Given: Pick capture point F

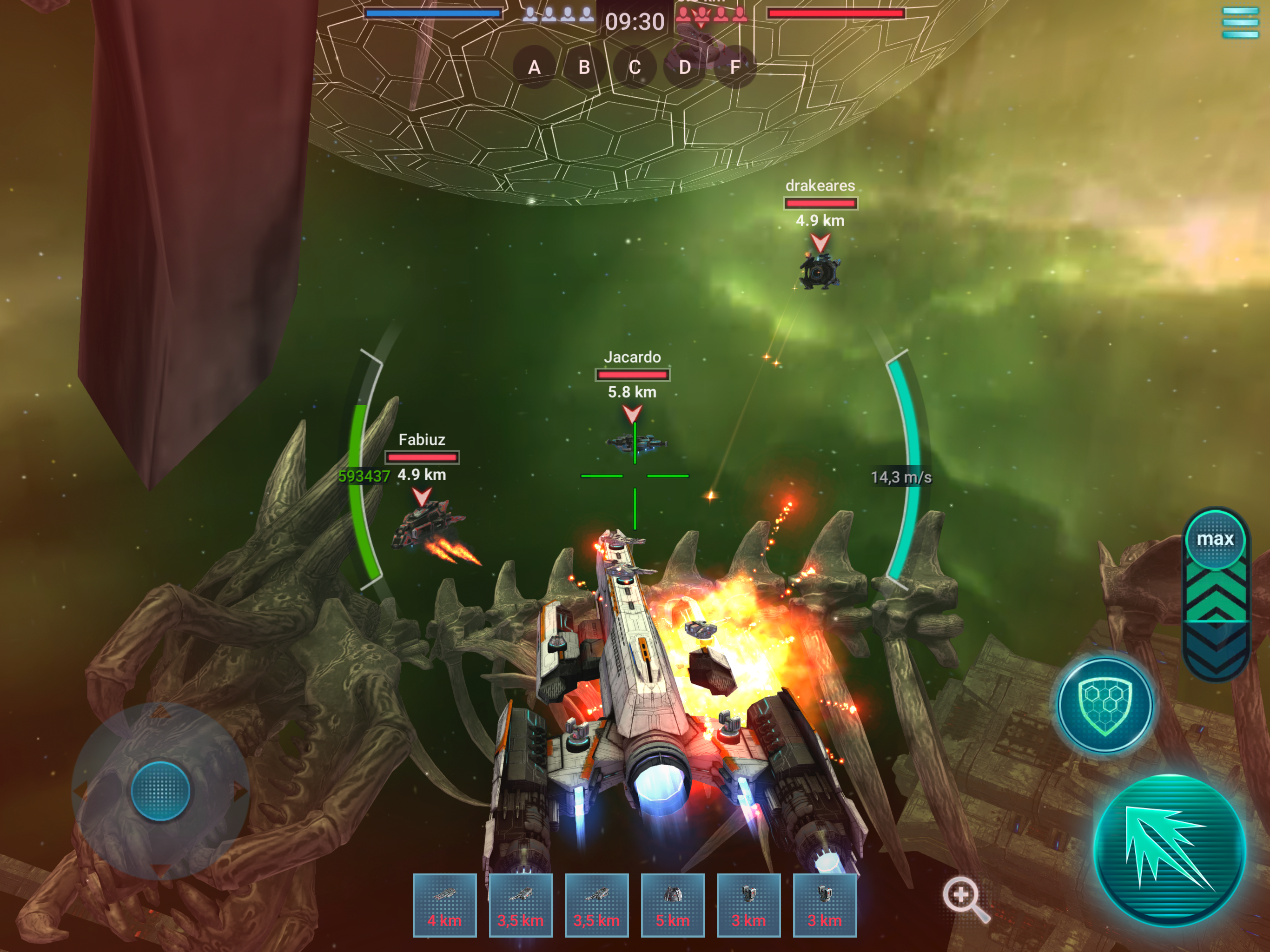Looking at the screenshot, I should pyautogui.click(x=735, y=67).
